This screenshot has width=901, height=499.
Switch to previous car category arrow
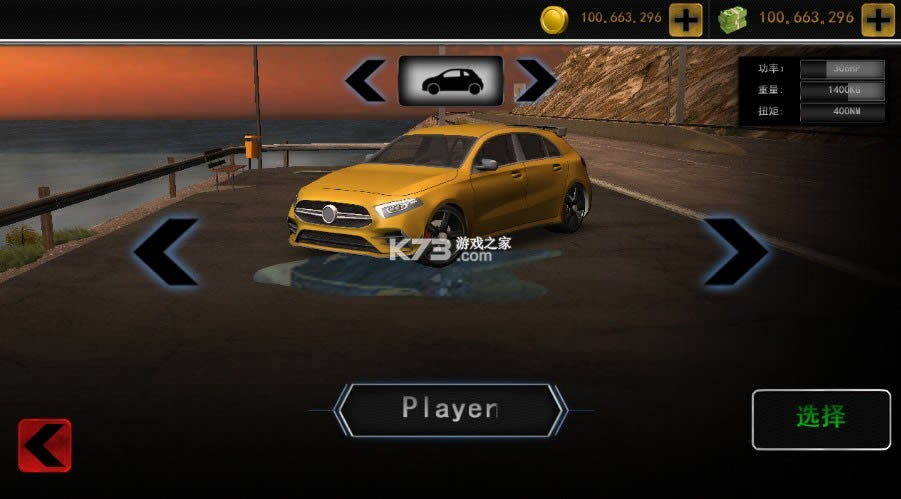(365, 81)
